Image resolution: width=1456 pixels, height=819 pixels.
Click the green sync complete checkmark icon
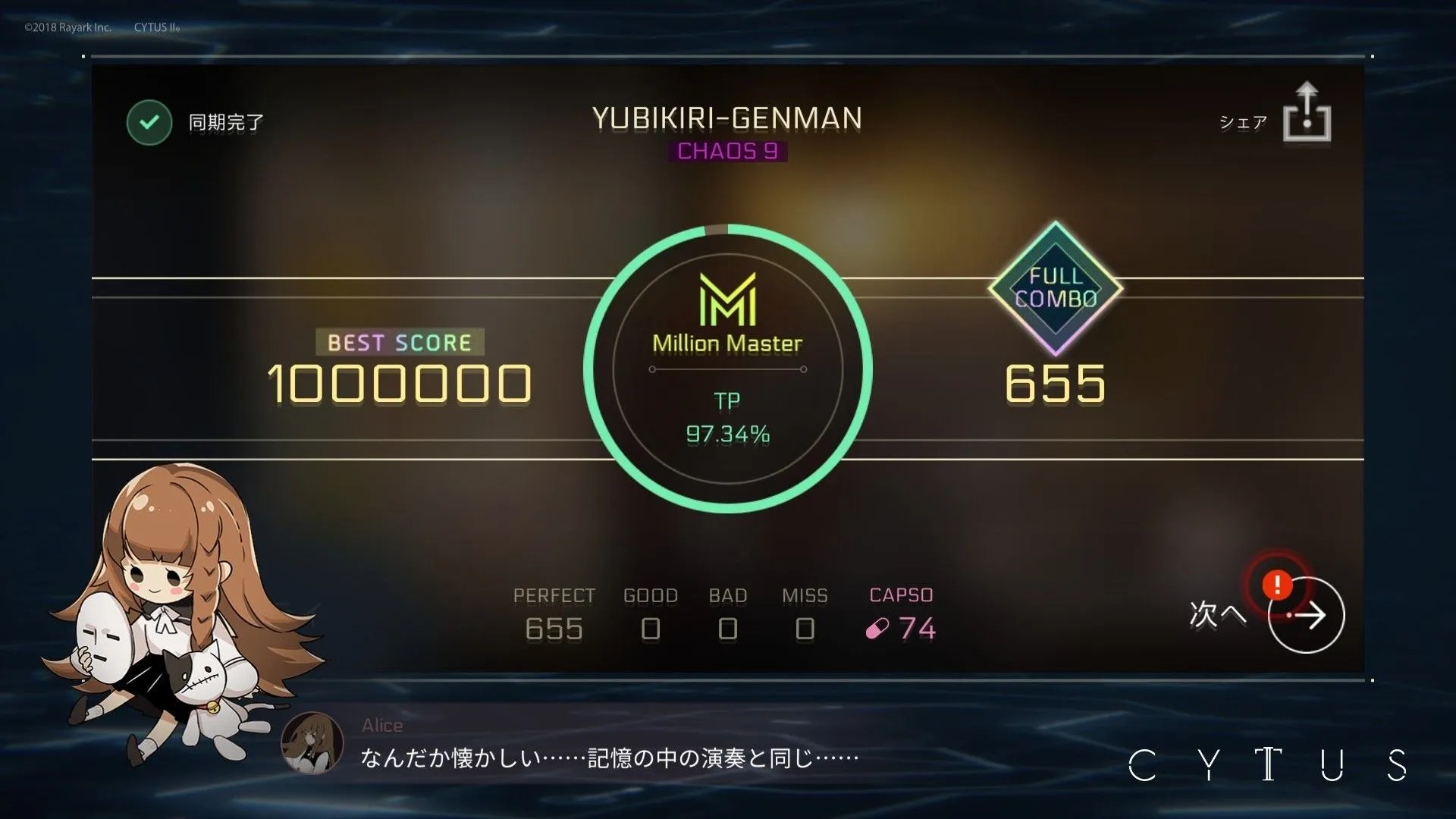coord(149,122)
